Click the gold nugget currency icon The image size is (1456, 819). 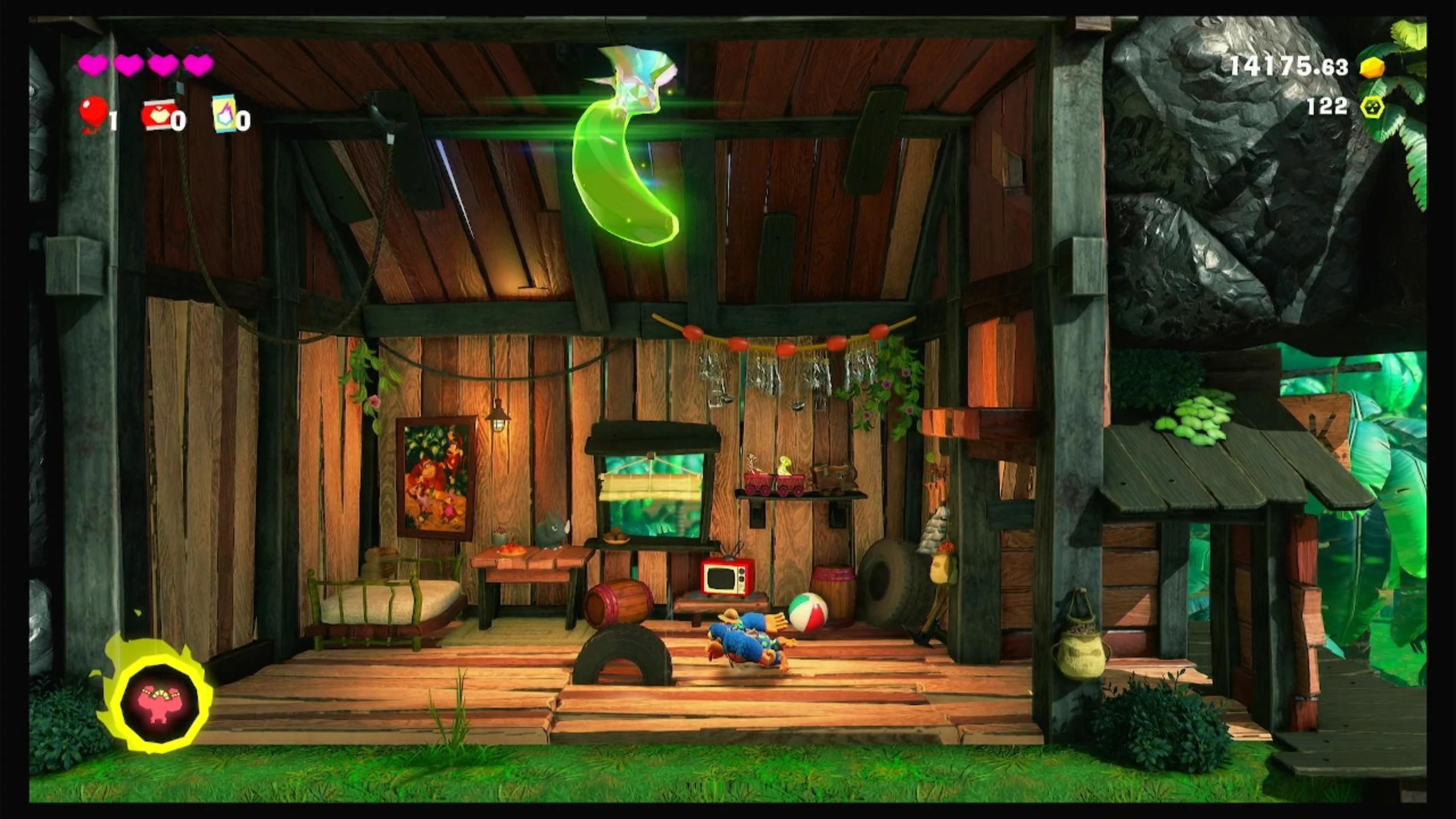click(1372, 67)
